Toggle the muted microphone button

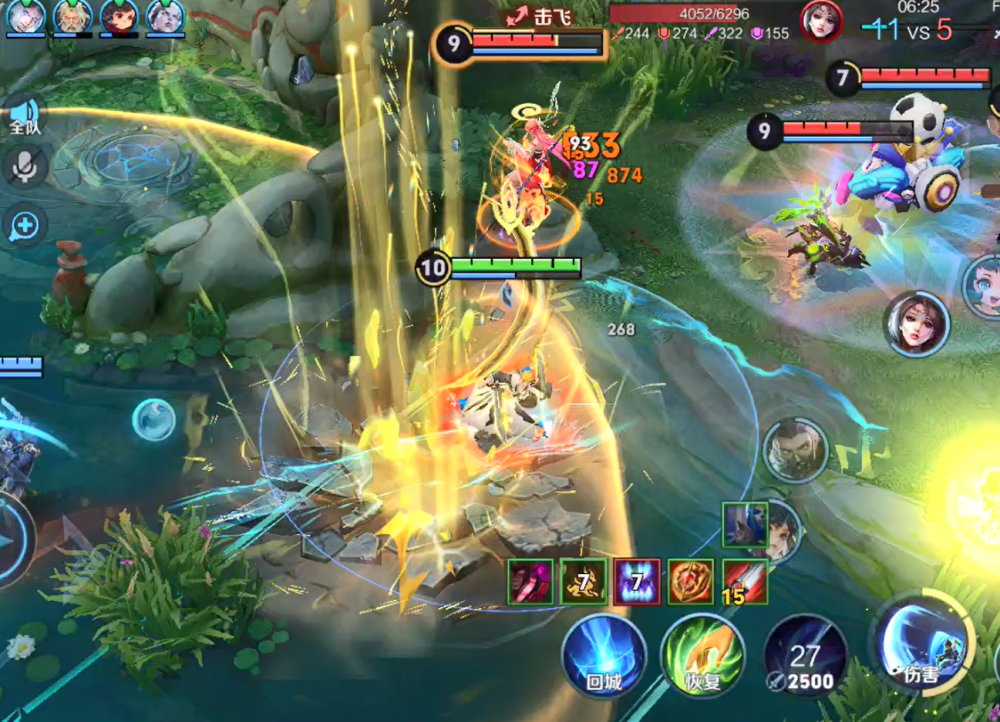pyautogui.click(x=24, y=166)
